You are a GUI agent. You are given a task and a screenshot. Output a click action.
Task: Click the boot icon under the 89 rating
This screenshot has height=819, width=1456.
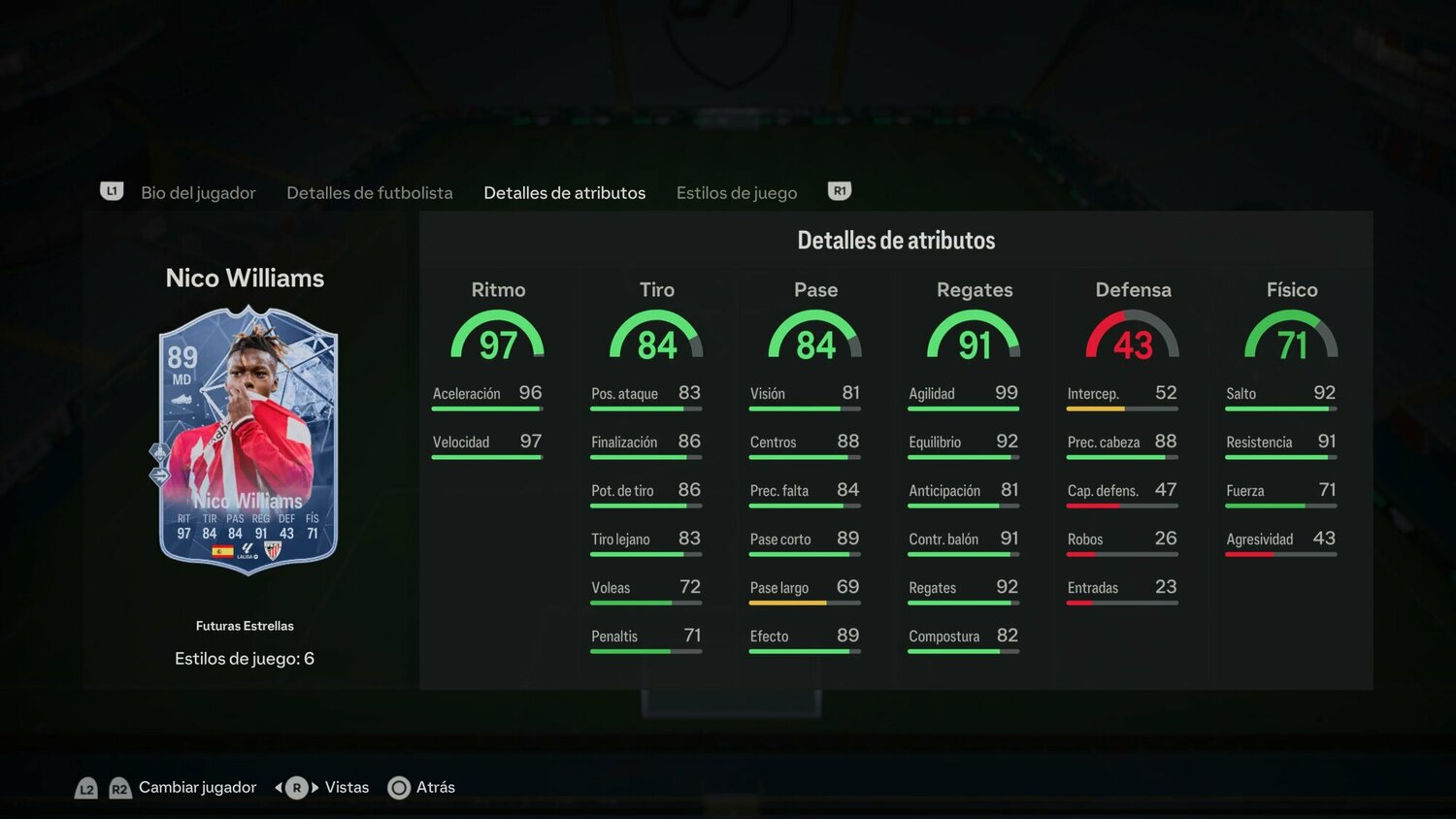183,400
